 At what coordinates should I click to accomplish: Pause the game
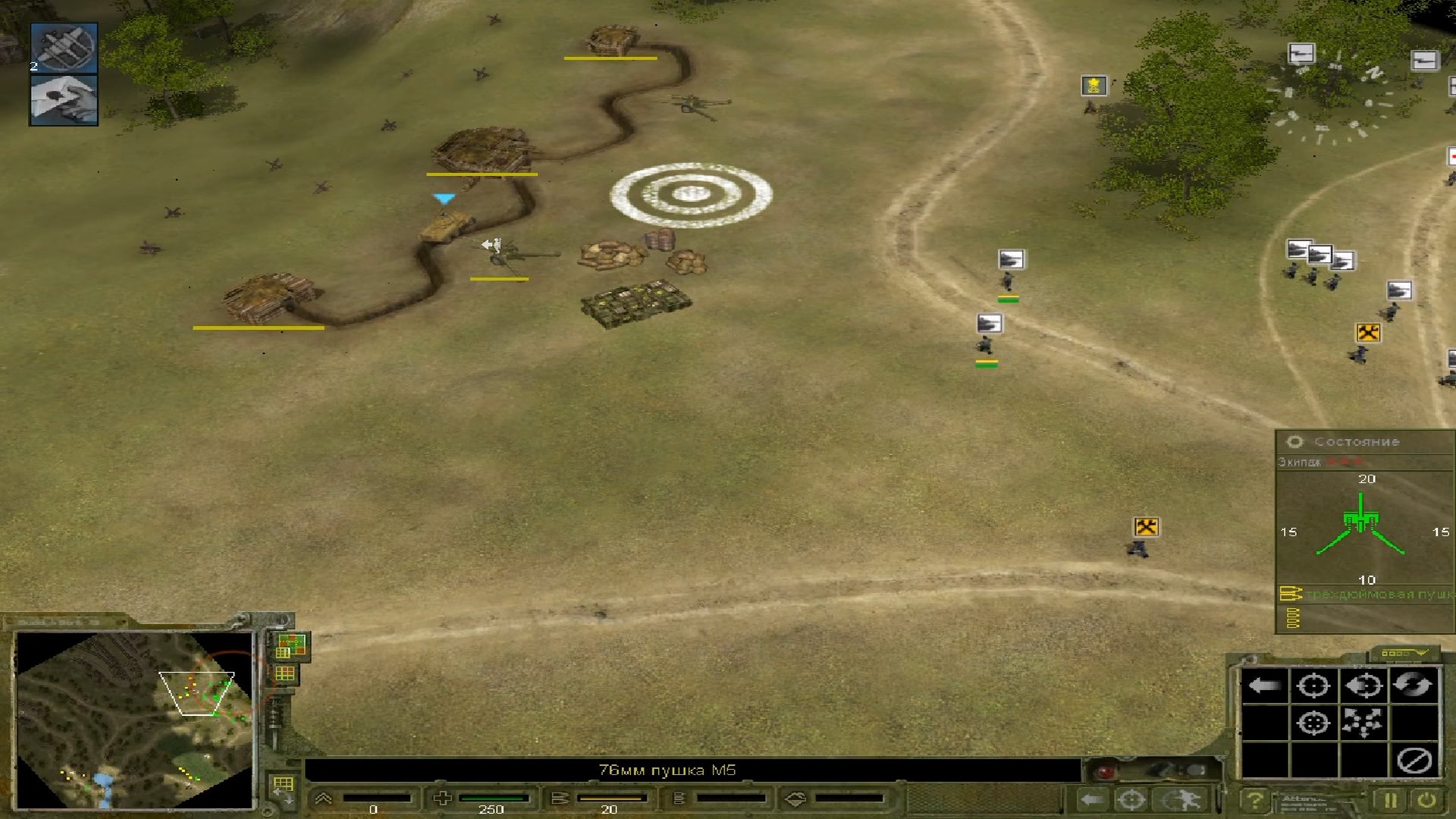tap(1390, 800)
